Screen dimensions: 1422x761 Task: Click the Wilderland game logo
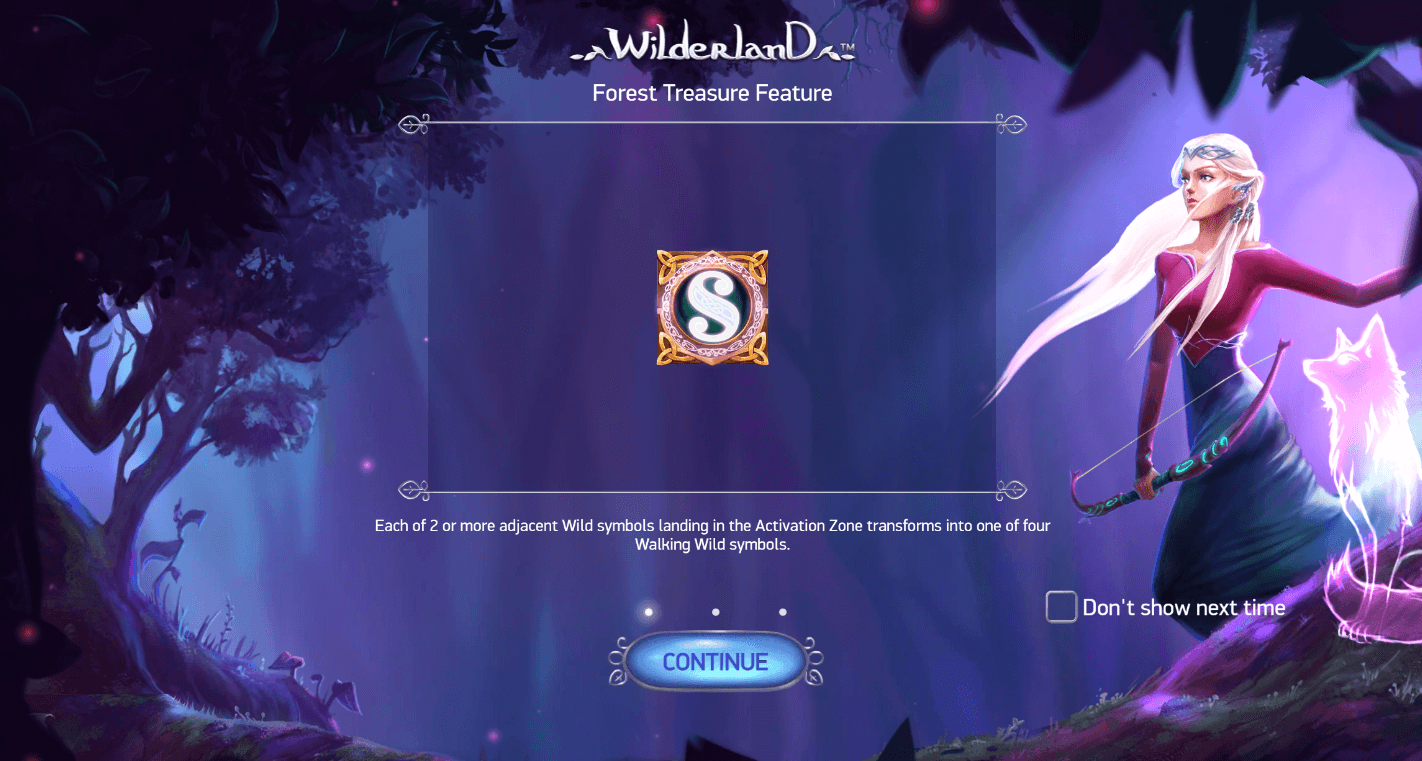(712, 45)
